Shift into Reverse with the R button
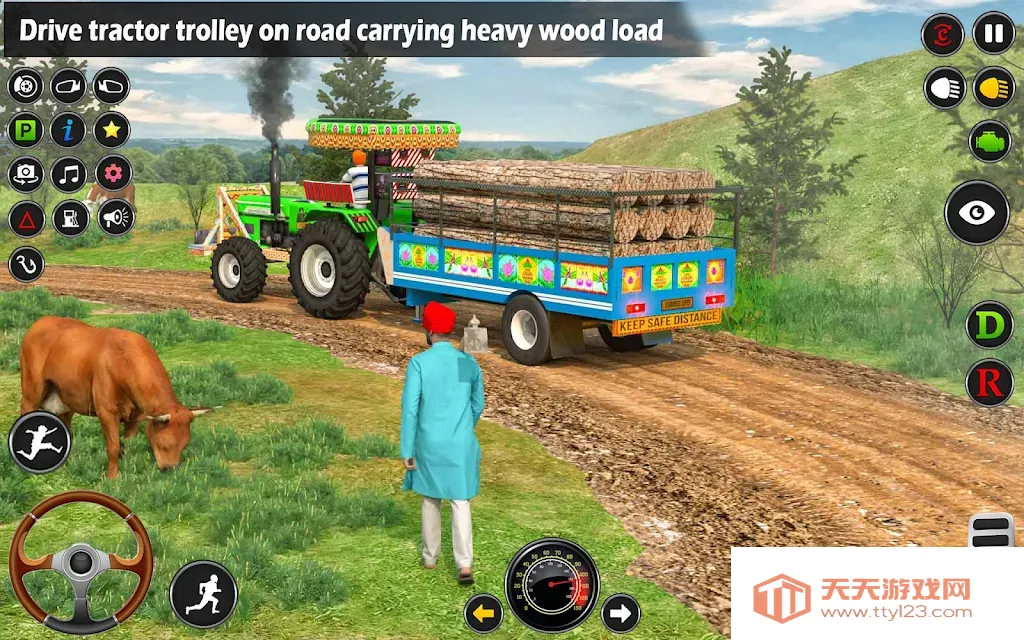The image size is (1024, 640). point(989,382)
